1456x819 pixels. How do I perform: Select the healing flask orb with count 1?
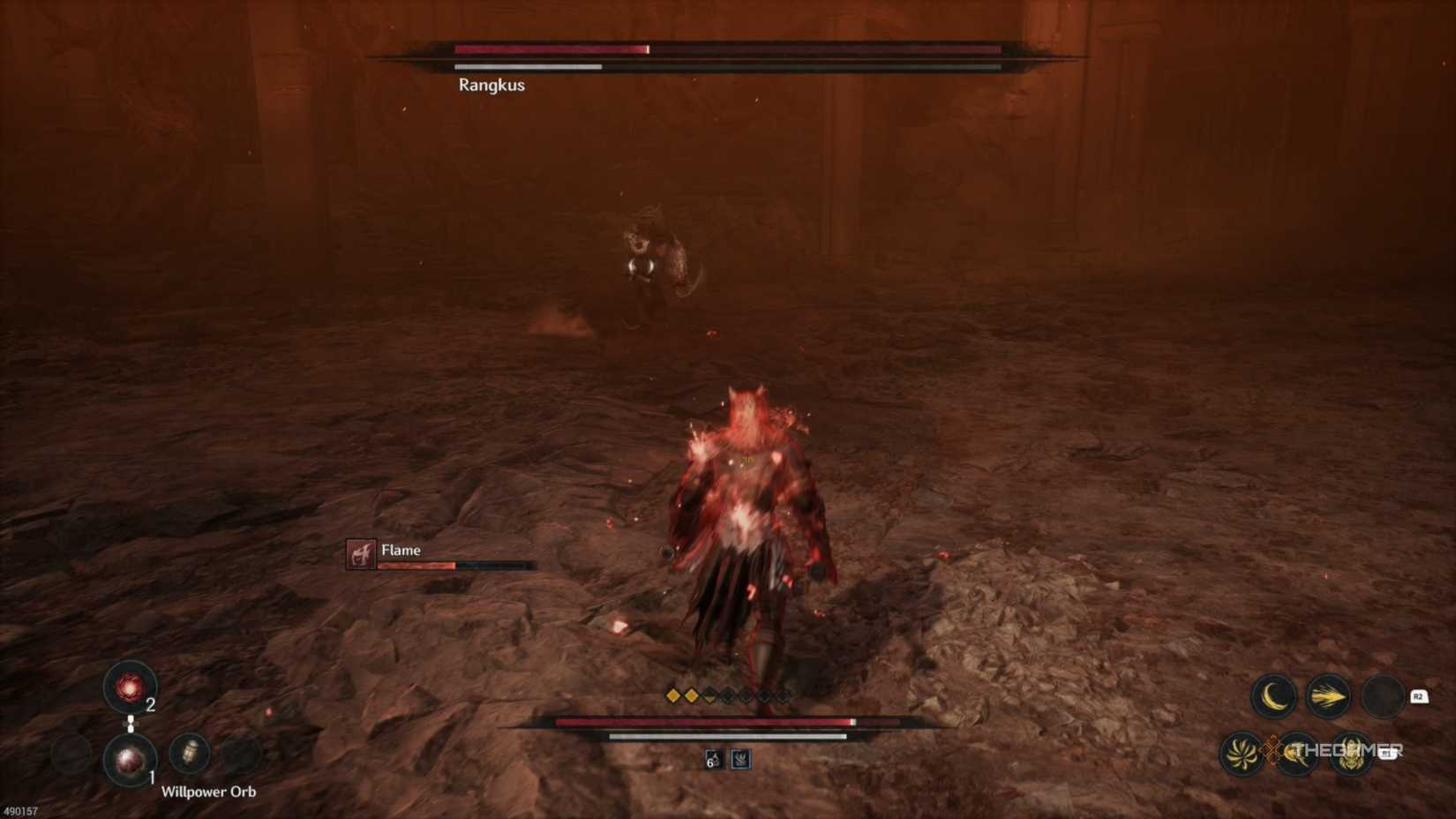coord(130,760)
